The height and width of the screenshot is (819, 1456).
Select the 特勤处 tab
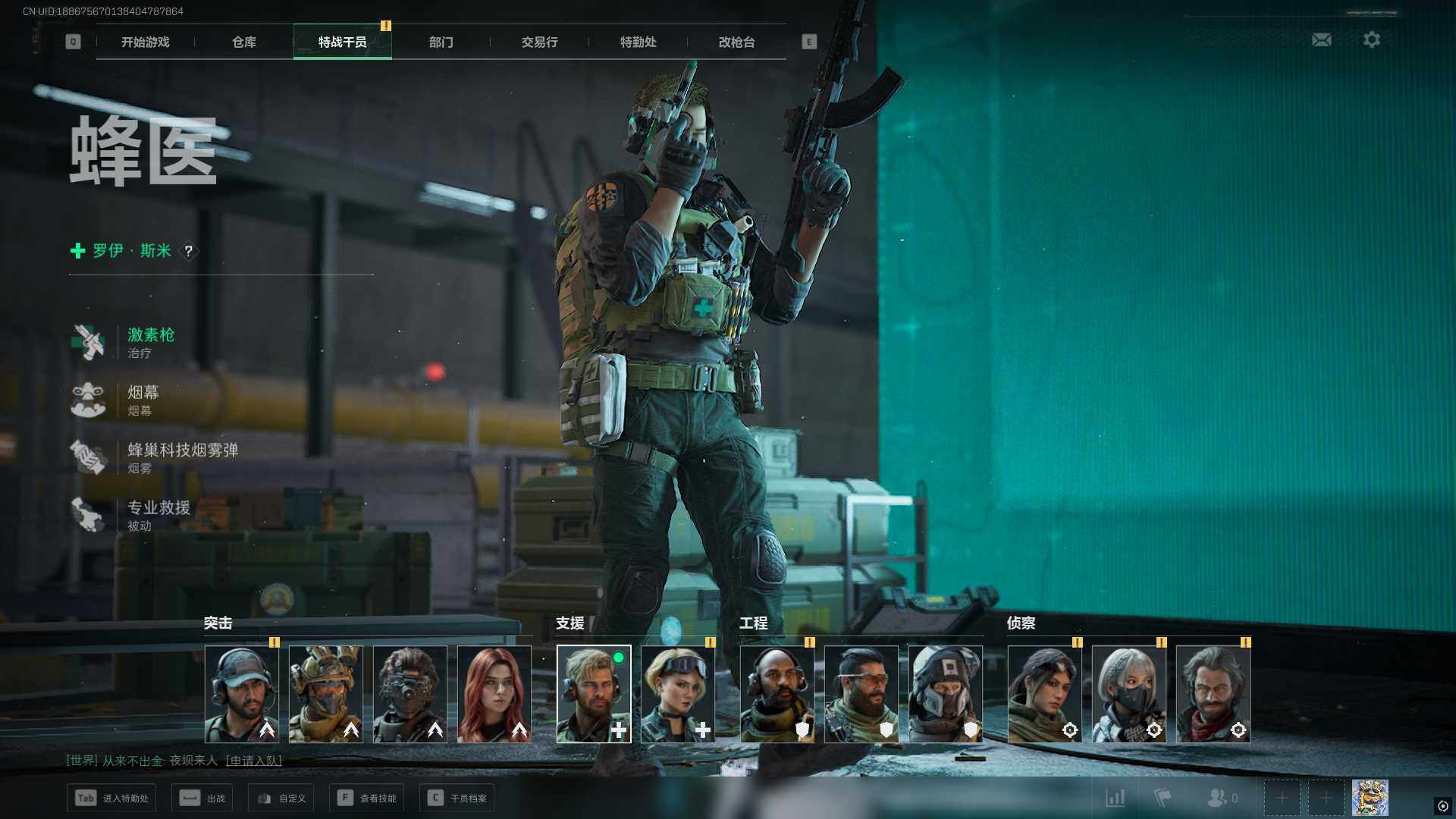click(x=638, y=42)
